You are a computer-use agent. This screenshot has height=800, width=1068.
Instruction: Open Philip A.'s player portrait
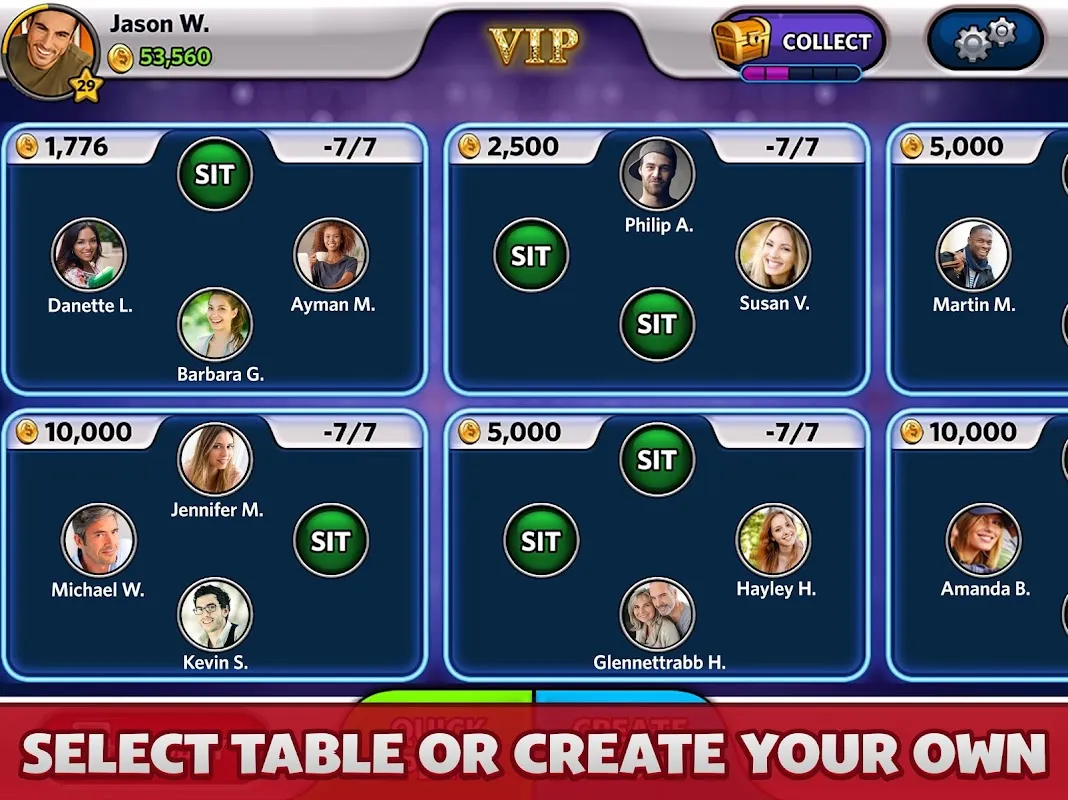click(x=657, y=175)
